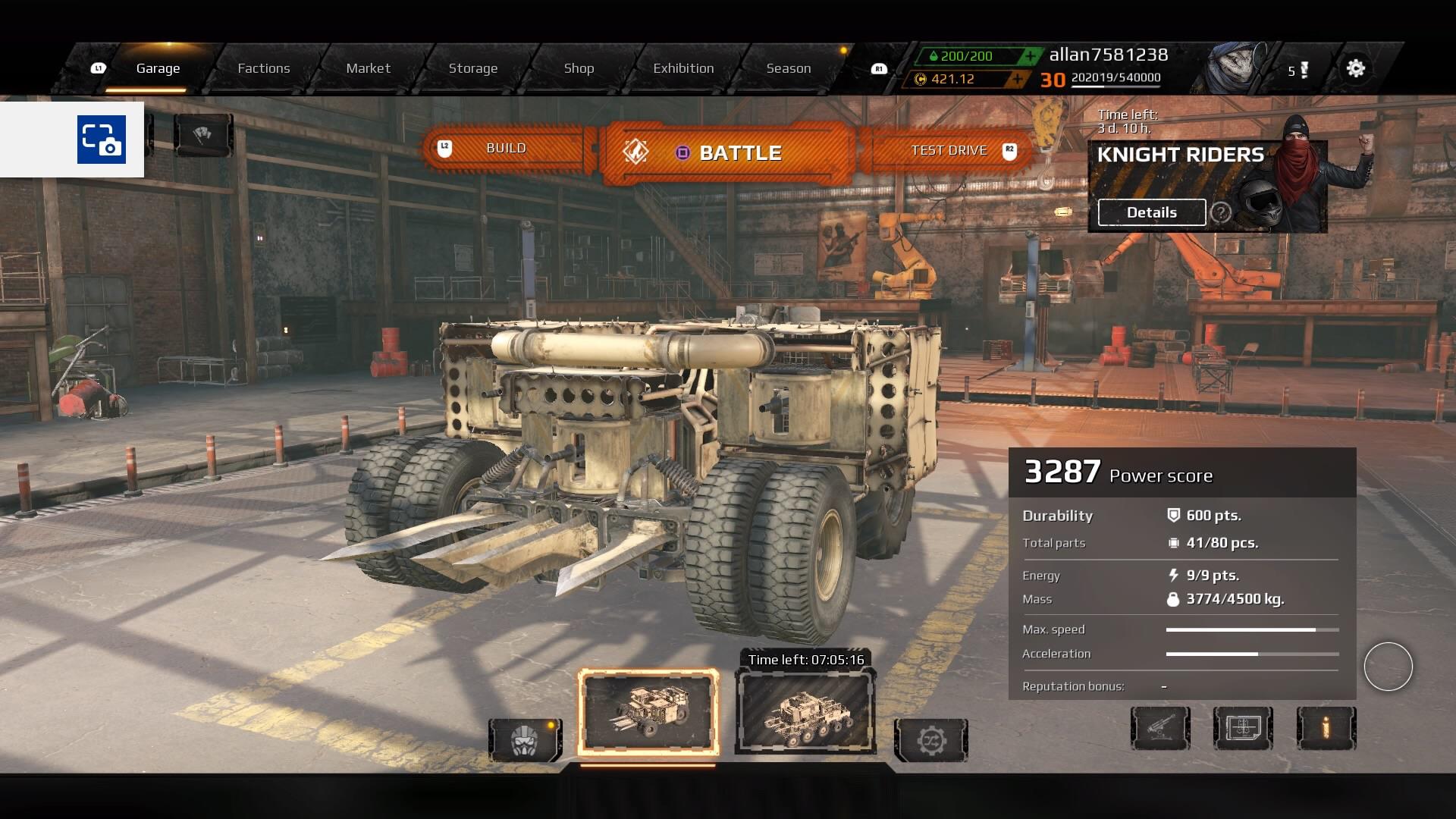This screenshot has height=819, width=1456.
Task: Open the Exhibition menu item
Action: coord(683,67)
